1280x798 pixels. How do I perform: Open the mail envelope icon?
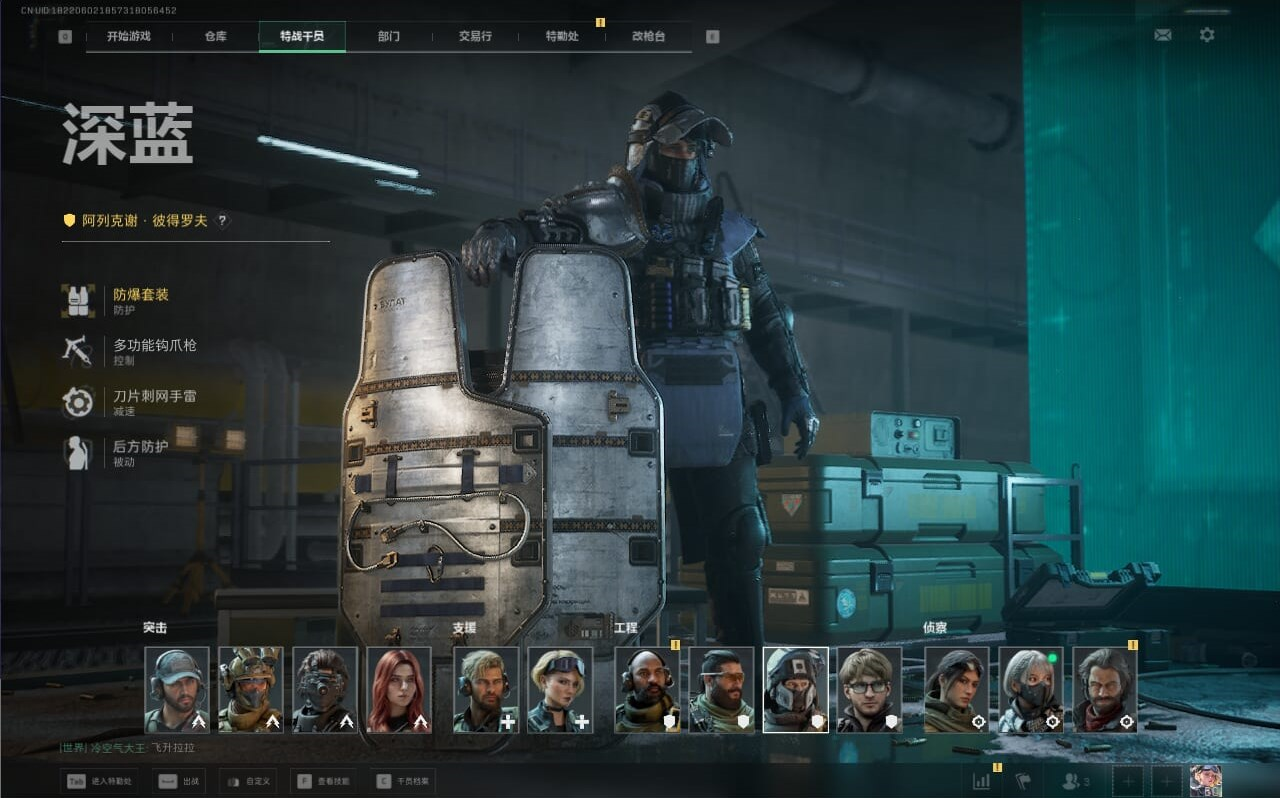tap(1162, 35)
